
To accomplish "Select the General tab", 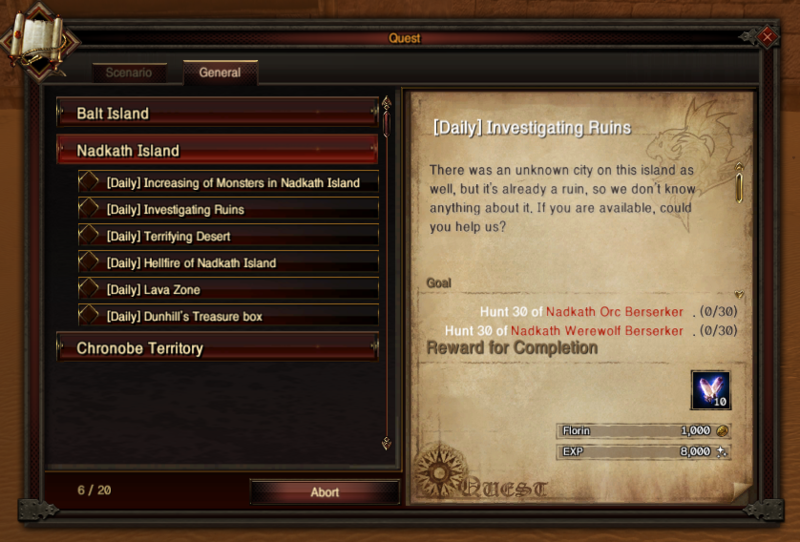I will tap(220, 73).
